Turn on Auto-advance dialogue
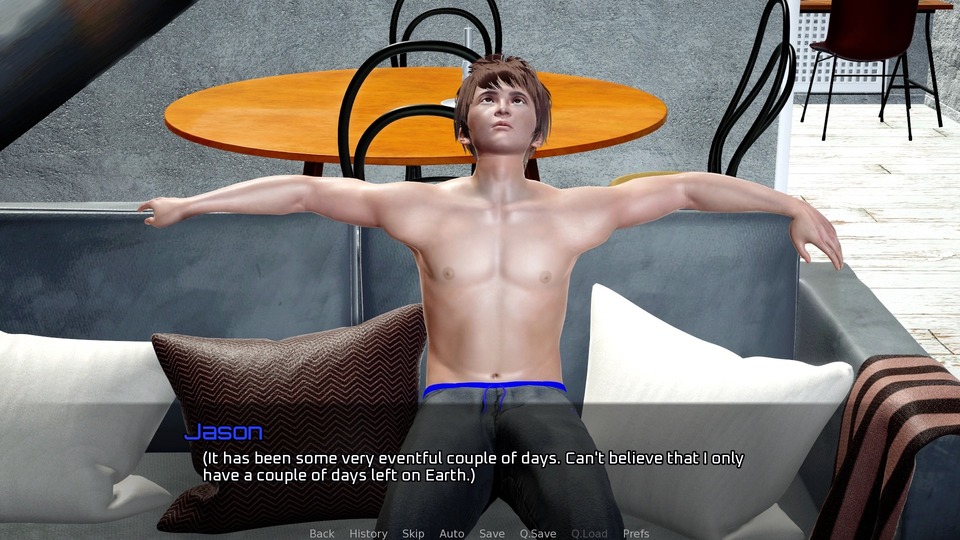960x540 pixels. tap(452, 533)
